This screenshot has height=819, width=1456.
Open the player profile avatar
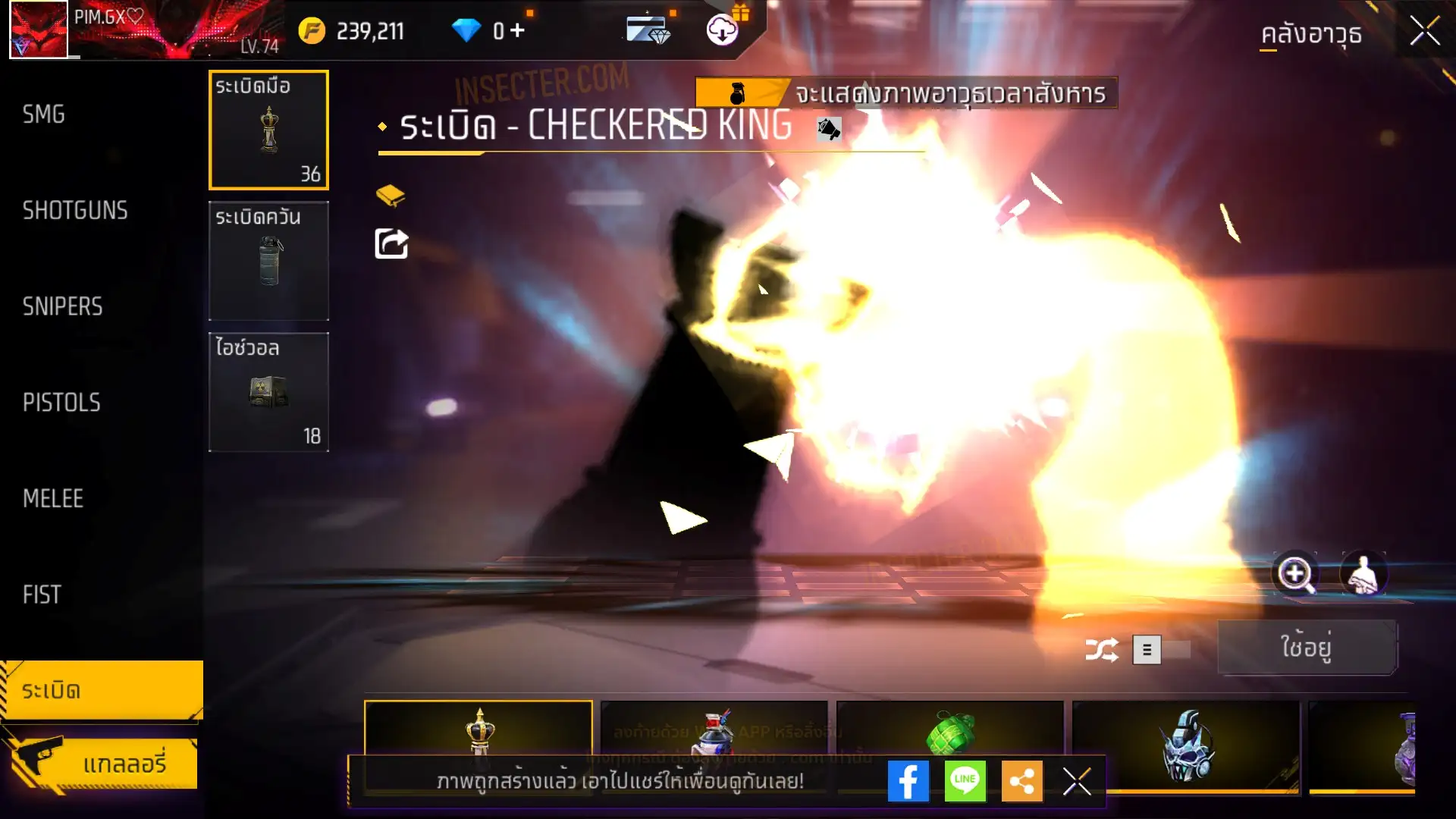(39, 30)
